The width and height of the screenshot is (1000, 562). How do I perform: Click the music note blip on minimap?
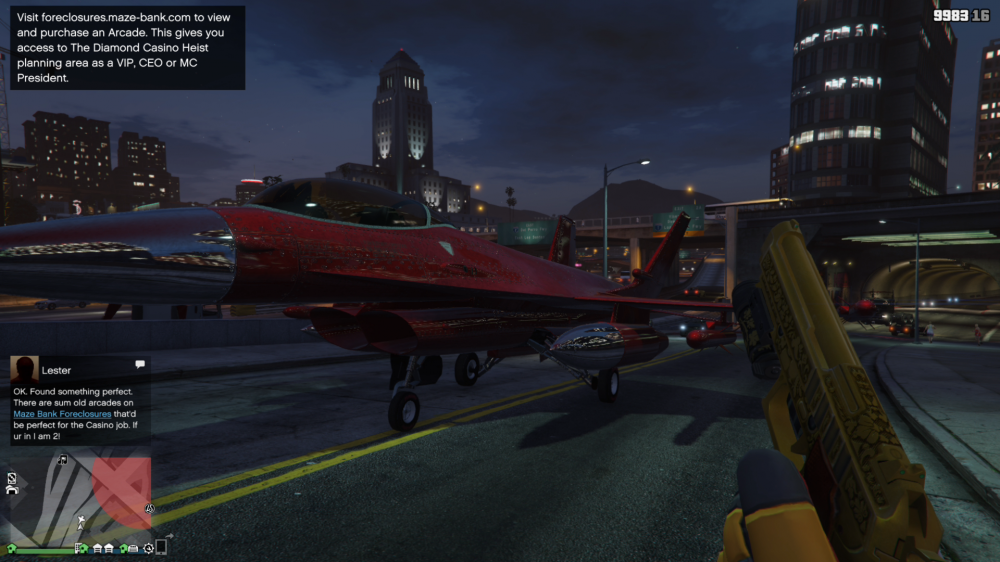pos(62,460)
